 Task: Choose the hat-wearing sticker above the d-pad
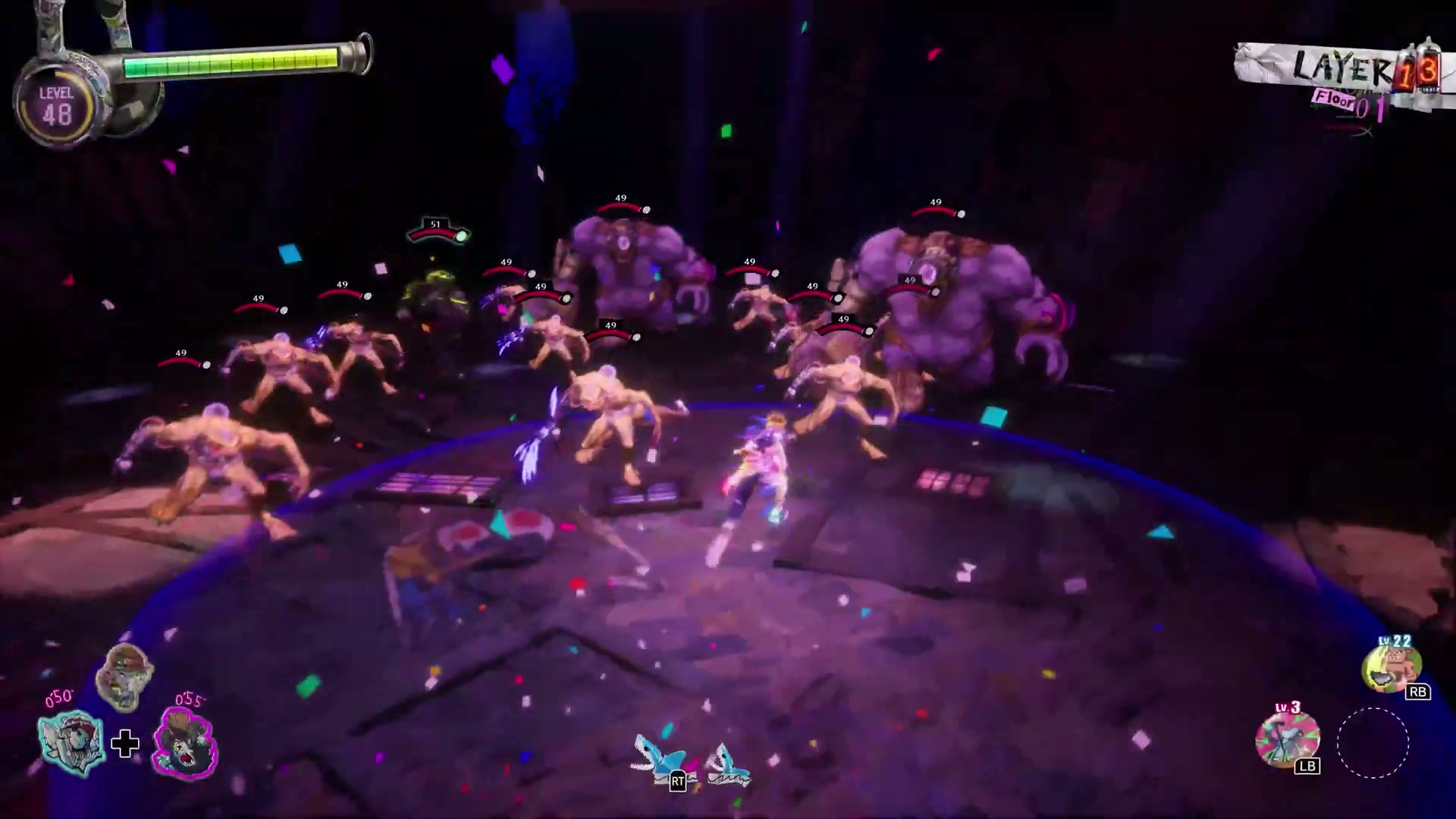click(x=125, y=676)
